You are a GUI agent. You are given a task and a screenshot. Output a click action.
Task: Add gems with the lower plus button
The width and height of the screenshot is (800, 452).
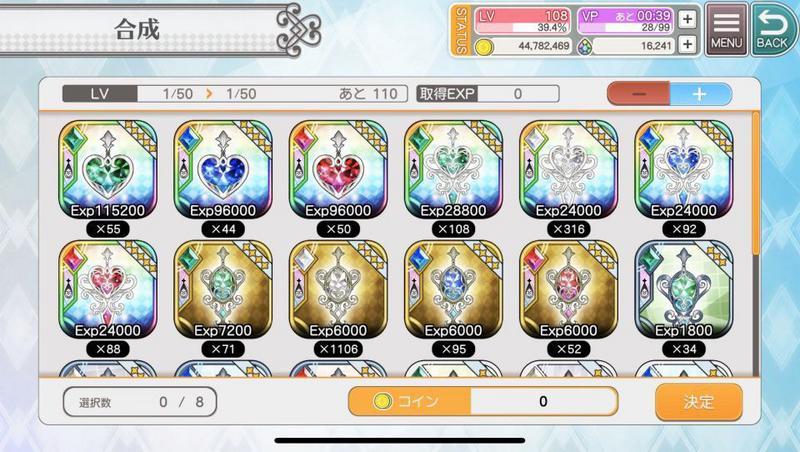click(687, 45)
